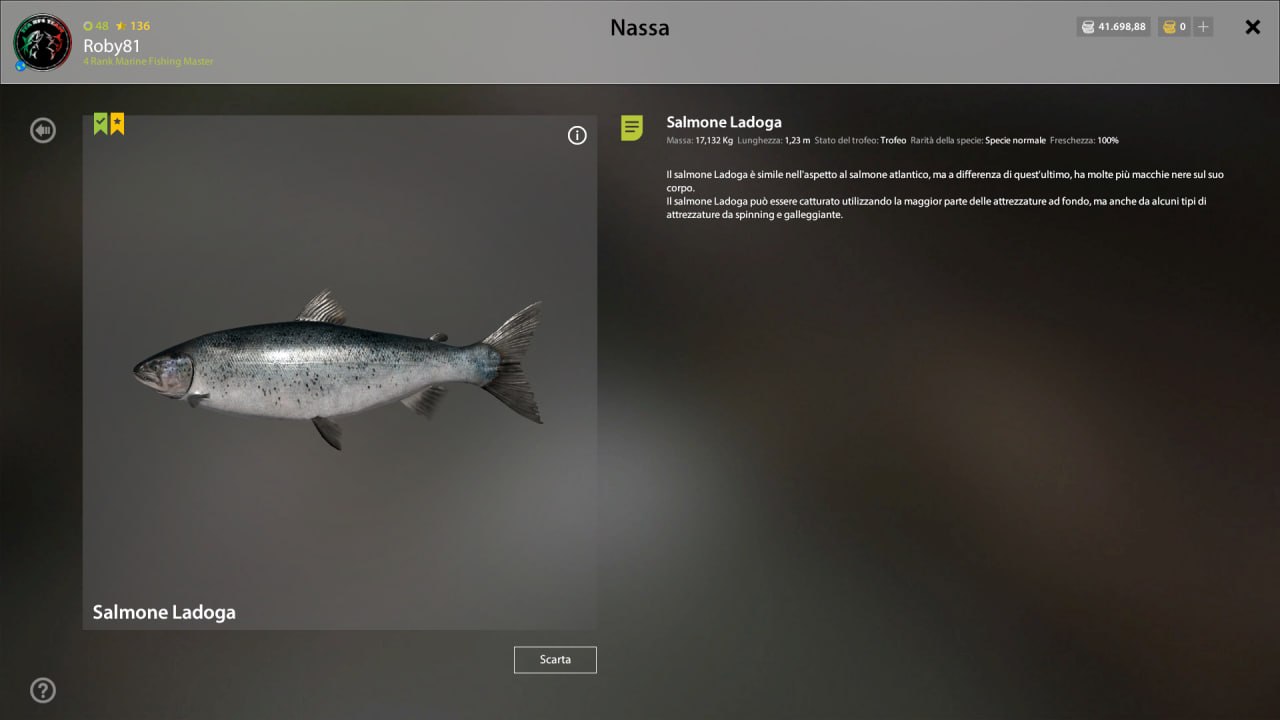Close the Nassa window
Image resolution: width=1280 pixels, height=720 pixels.
(1252, 27)
